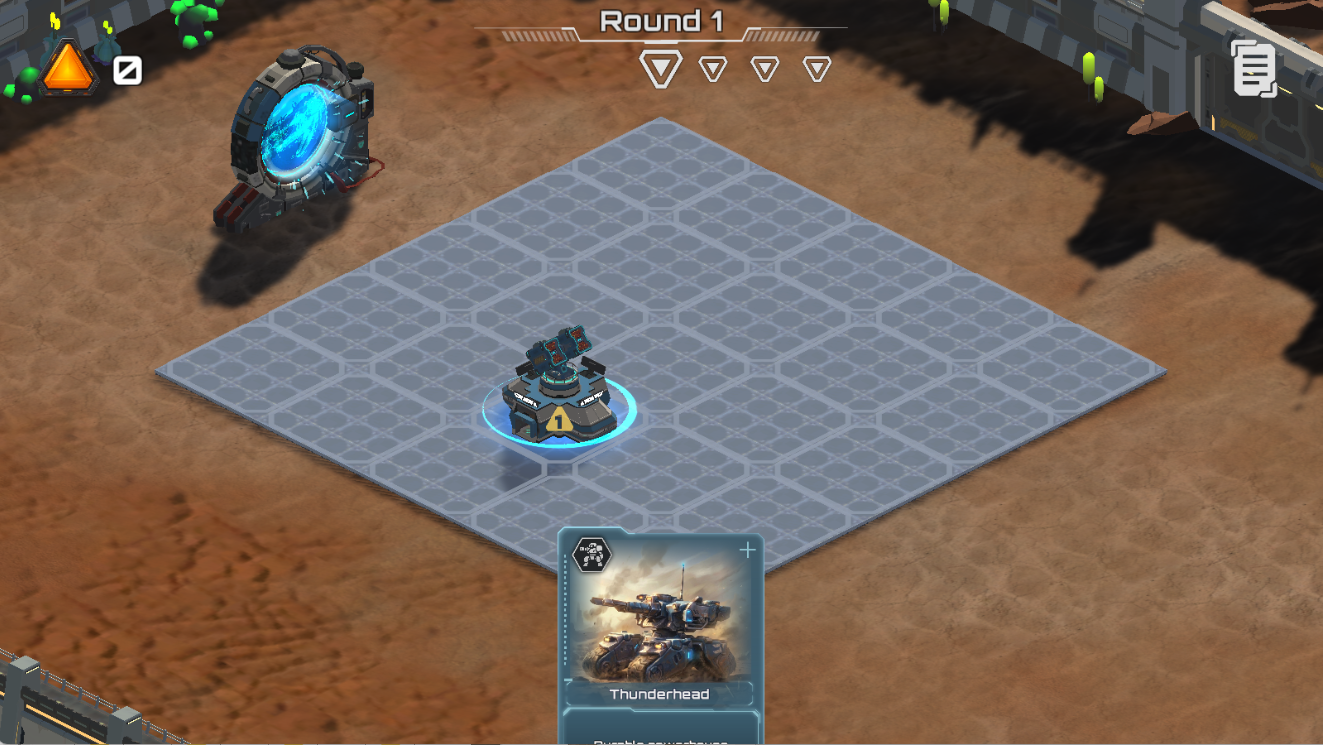Open the mission log document icon
The width and height of the screenshot is (1323, 745).
coord(1255,68)
